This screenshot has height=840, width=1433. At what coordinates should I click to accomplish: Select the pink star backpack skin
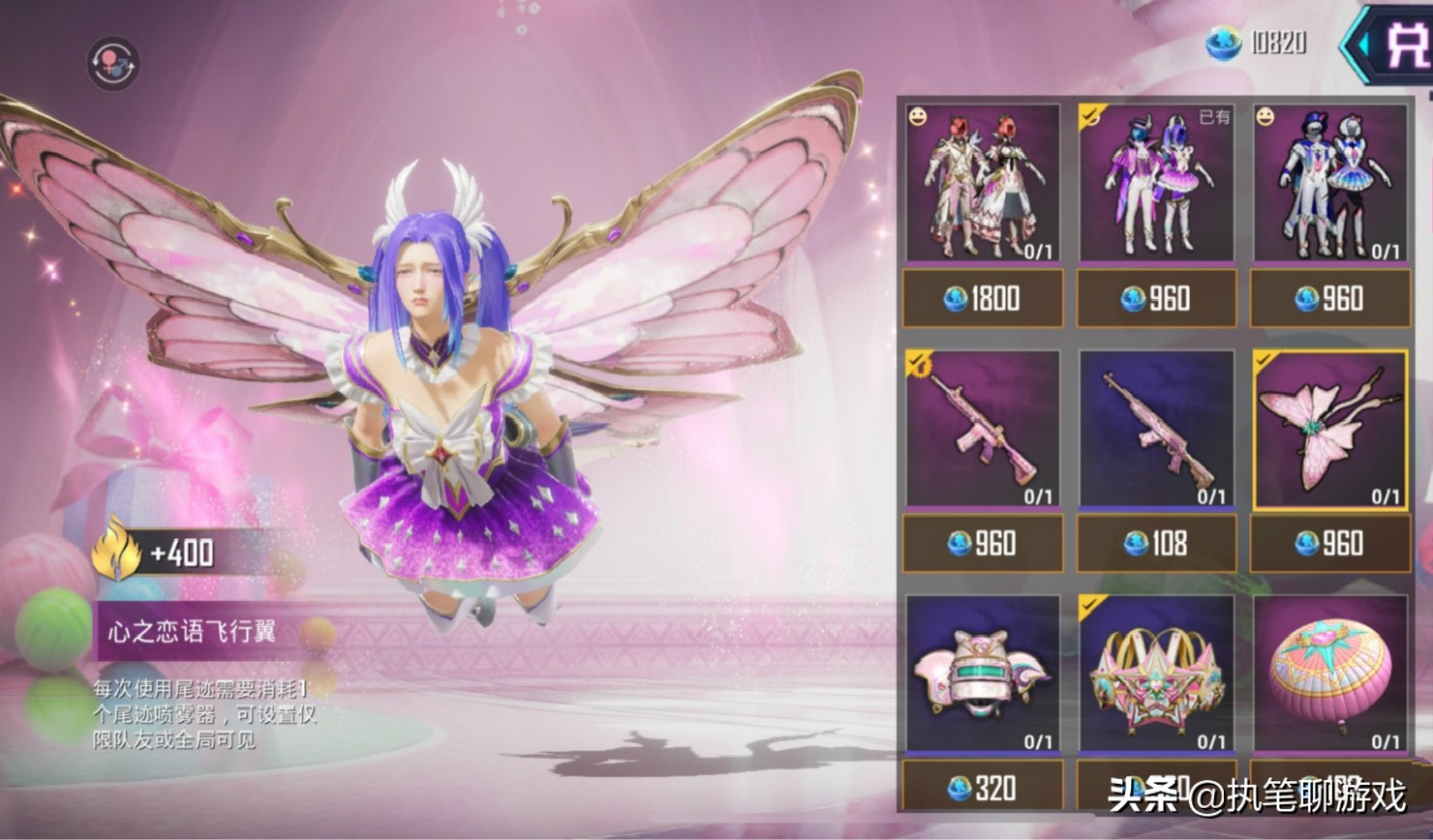[1156, 674]
